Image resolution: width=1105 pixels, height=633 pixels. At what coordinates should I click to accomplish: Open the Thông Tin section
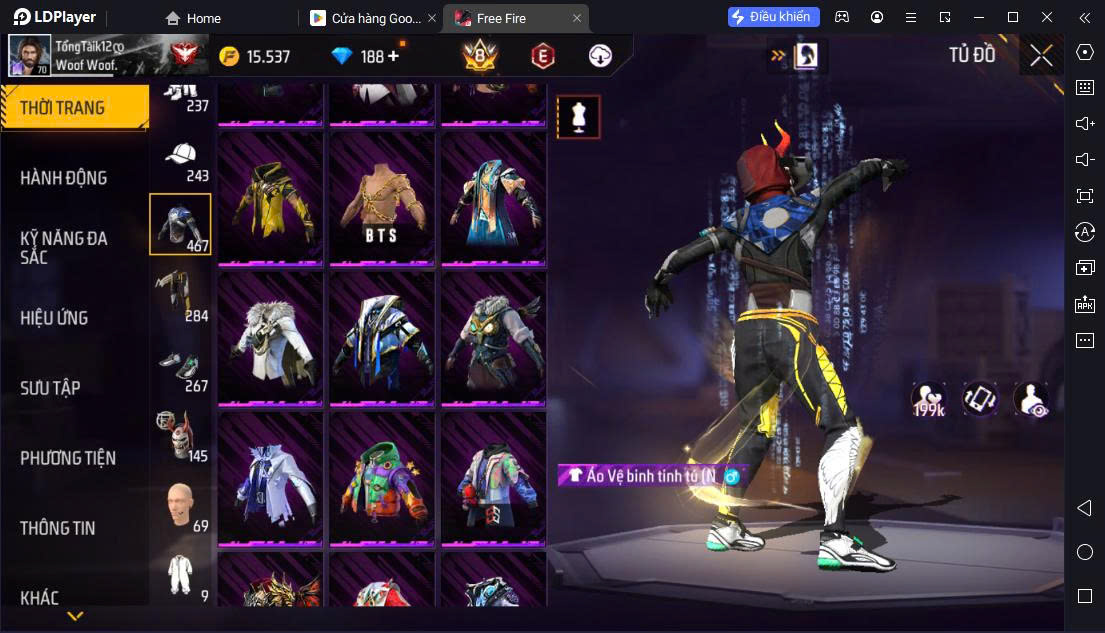click(58, 528)
